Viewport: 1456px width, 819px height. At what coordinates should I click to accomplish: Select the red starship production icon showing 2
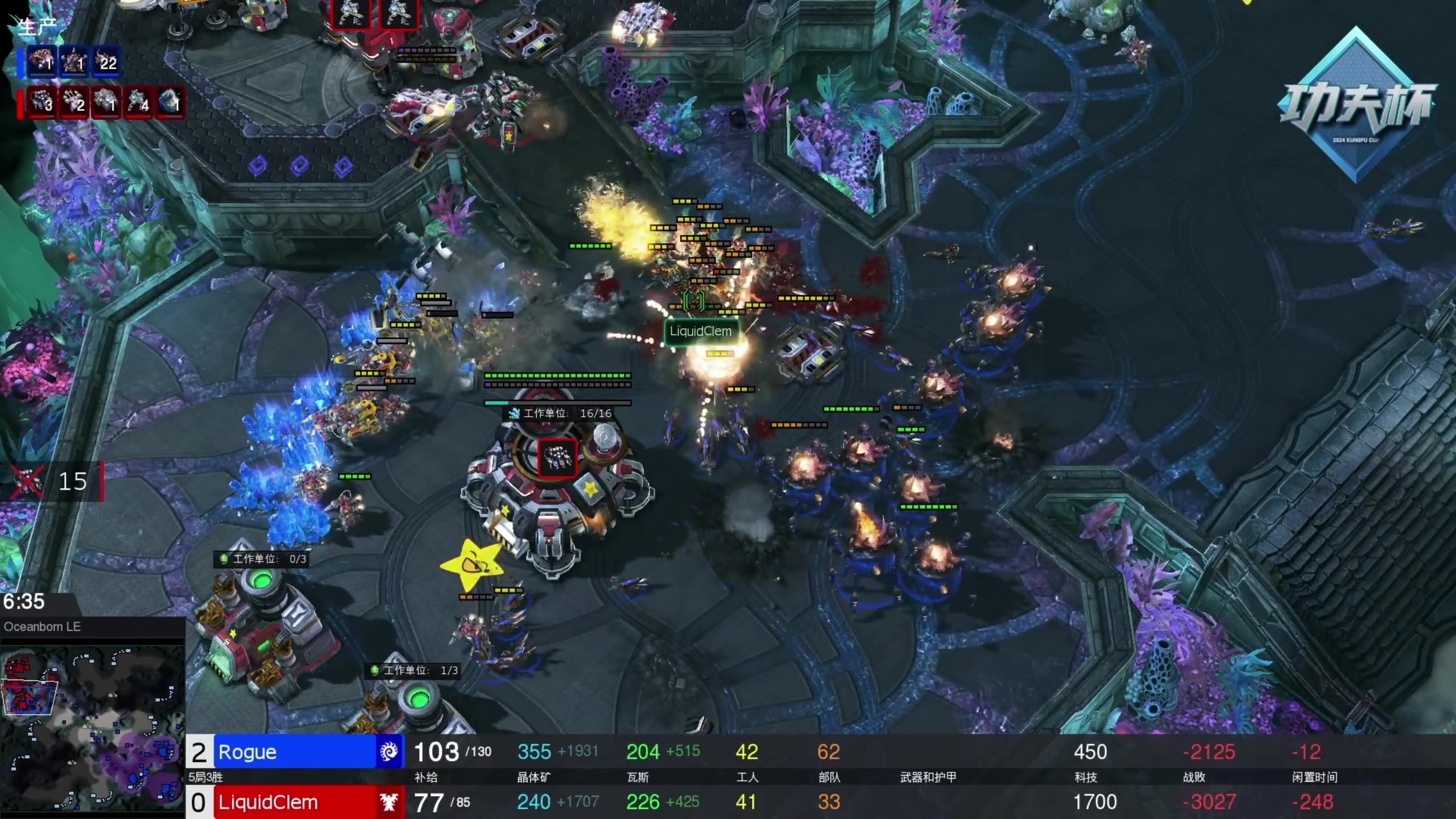tap(74, 103)
